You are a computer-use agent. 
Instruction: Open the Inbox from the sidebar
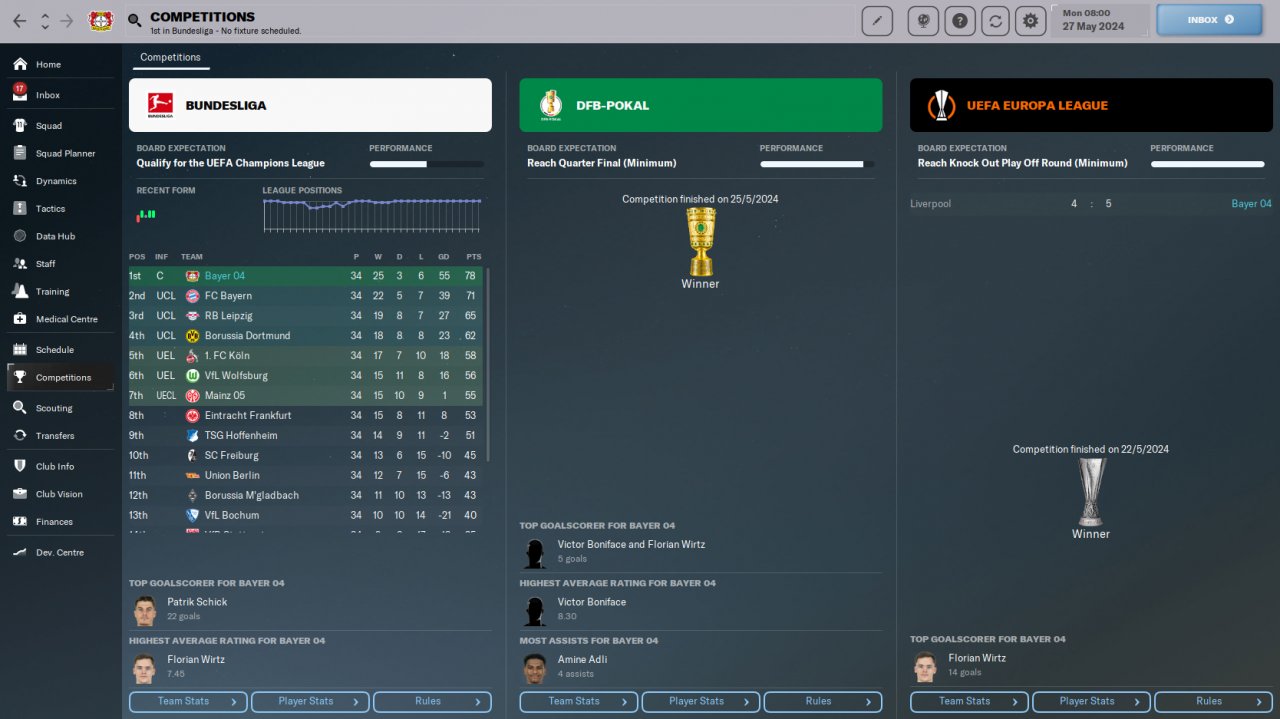tap(47, 95)
